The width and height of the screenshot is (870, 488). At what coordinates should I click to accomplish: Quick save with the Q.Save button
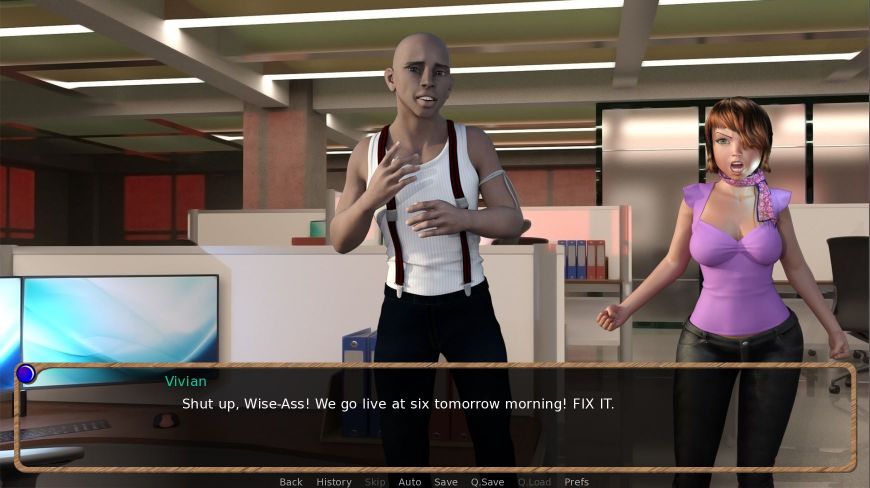tap(487, 482)
